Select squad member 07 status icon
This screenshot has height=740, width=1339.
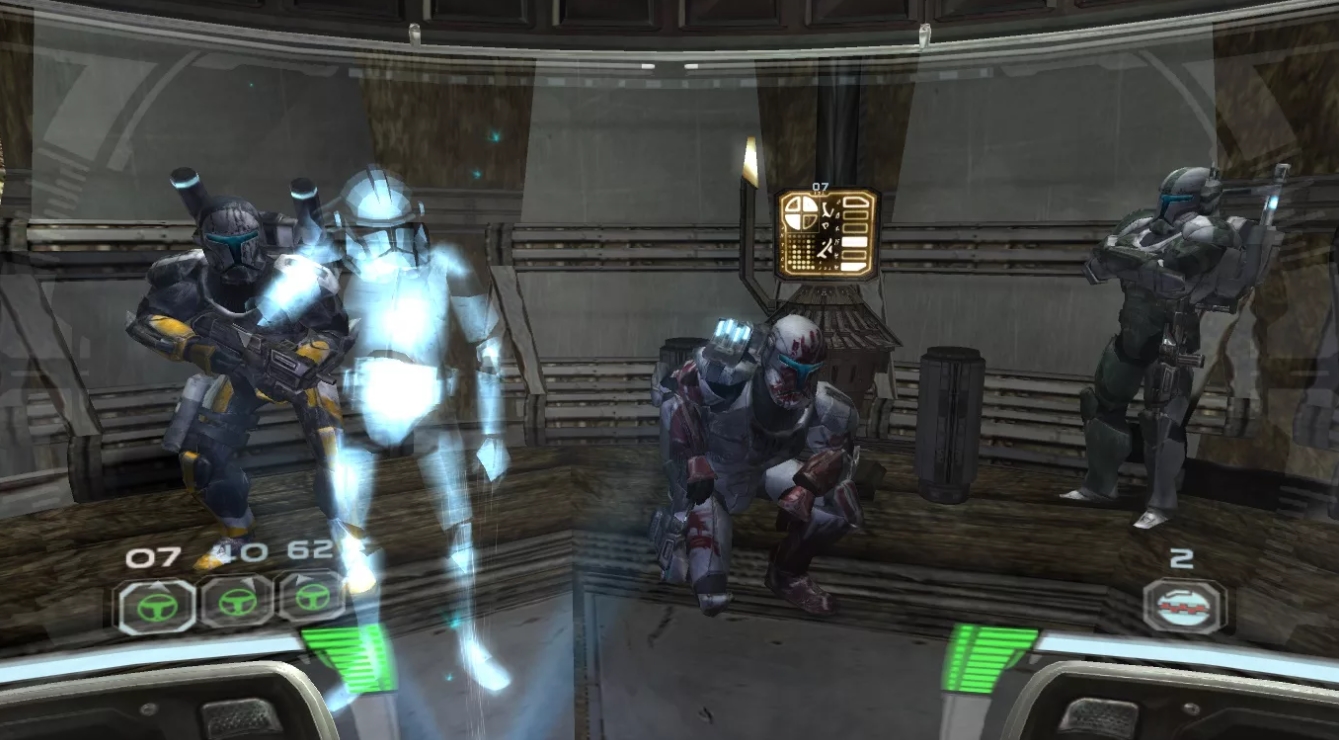click(x=159, y=604)
